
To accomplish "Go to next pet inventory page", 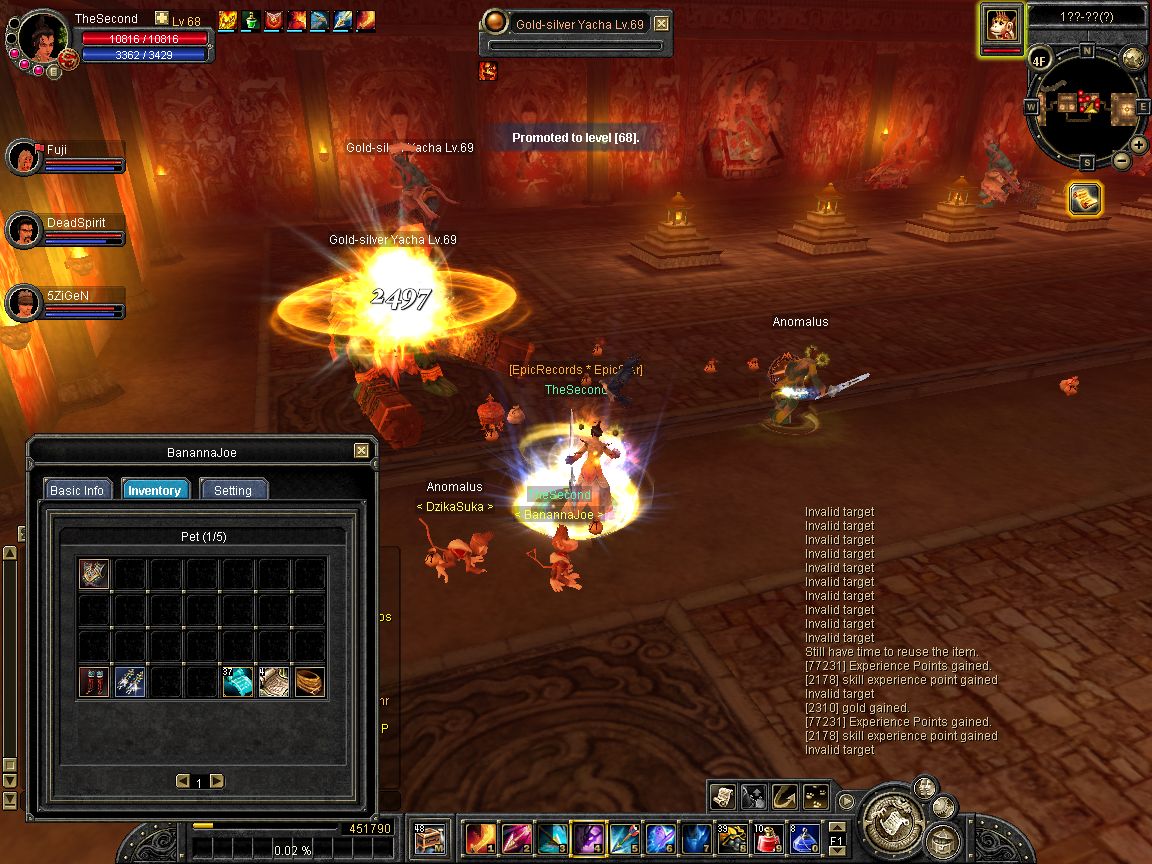I will coord(217,781).
